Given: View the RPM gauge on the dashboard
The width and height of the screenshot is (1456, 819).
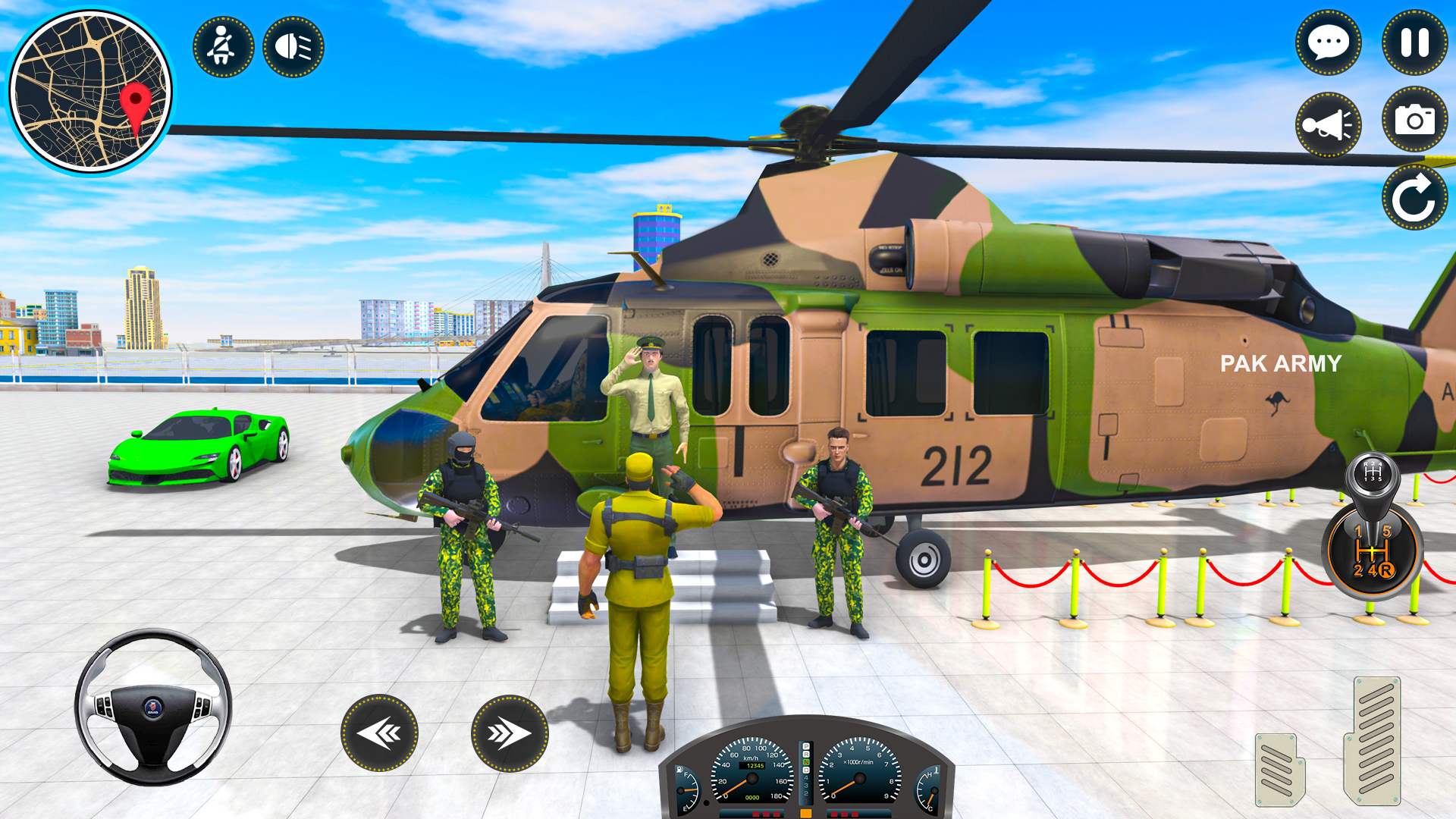Looking at the screenshot, I should 859,778.
